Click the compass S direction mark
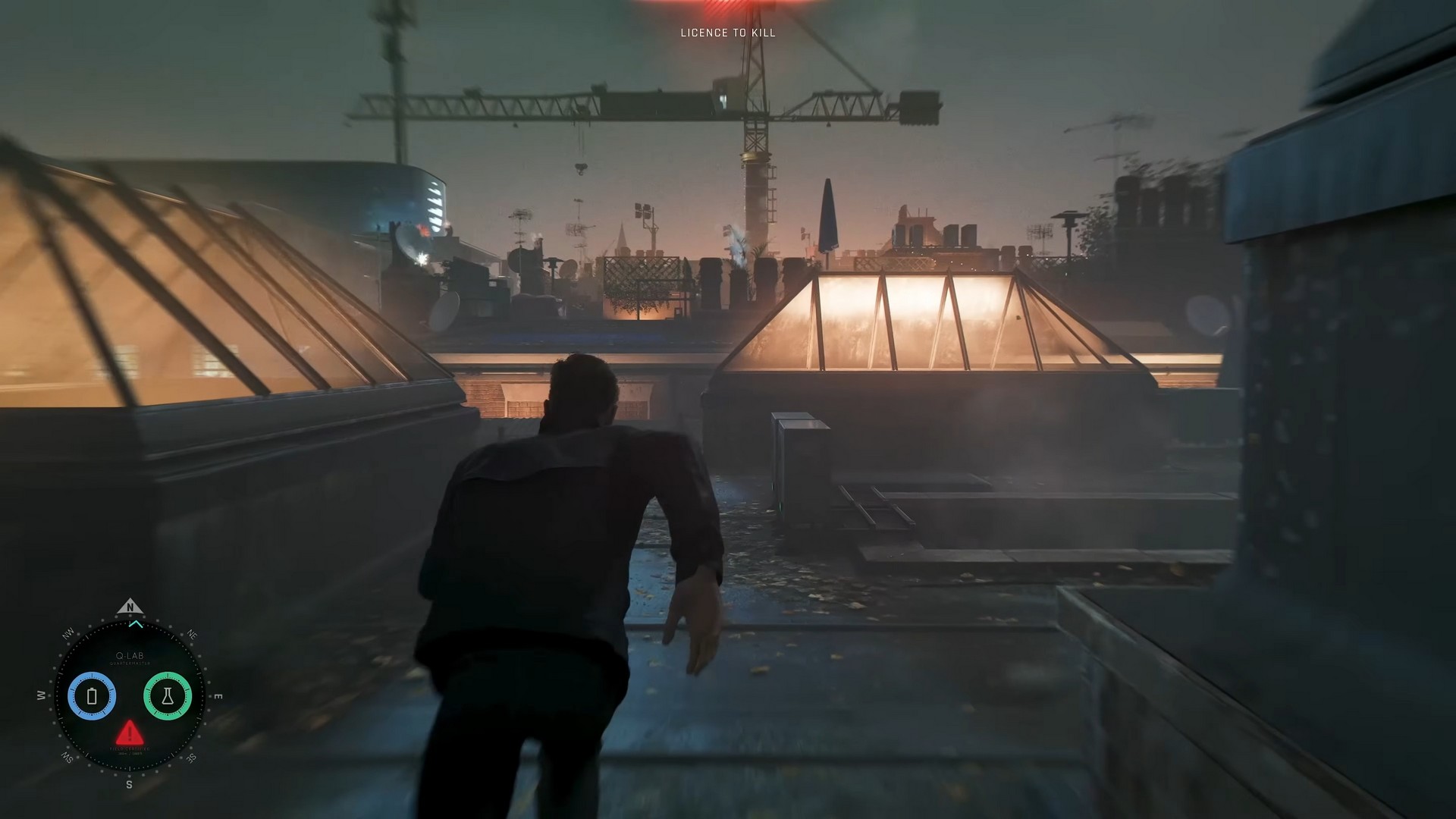The height and width of the screenshot is (819, 1456). point(130,783)
